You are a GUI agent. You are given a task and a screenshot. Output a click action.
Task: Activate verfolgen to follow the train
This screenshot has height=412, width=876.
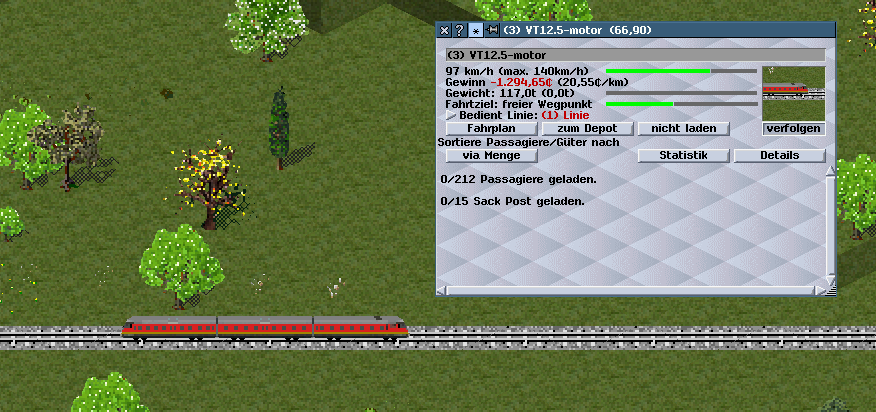(793, 129)
